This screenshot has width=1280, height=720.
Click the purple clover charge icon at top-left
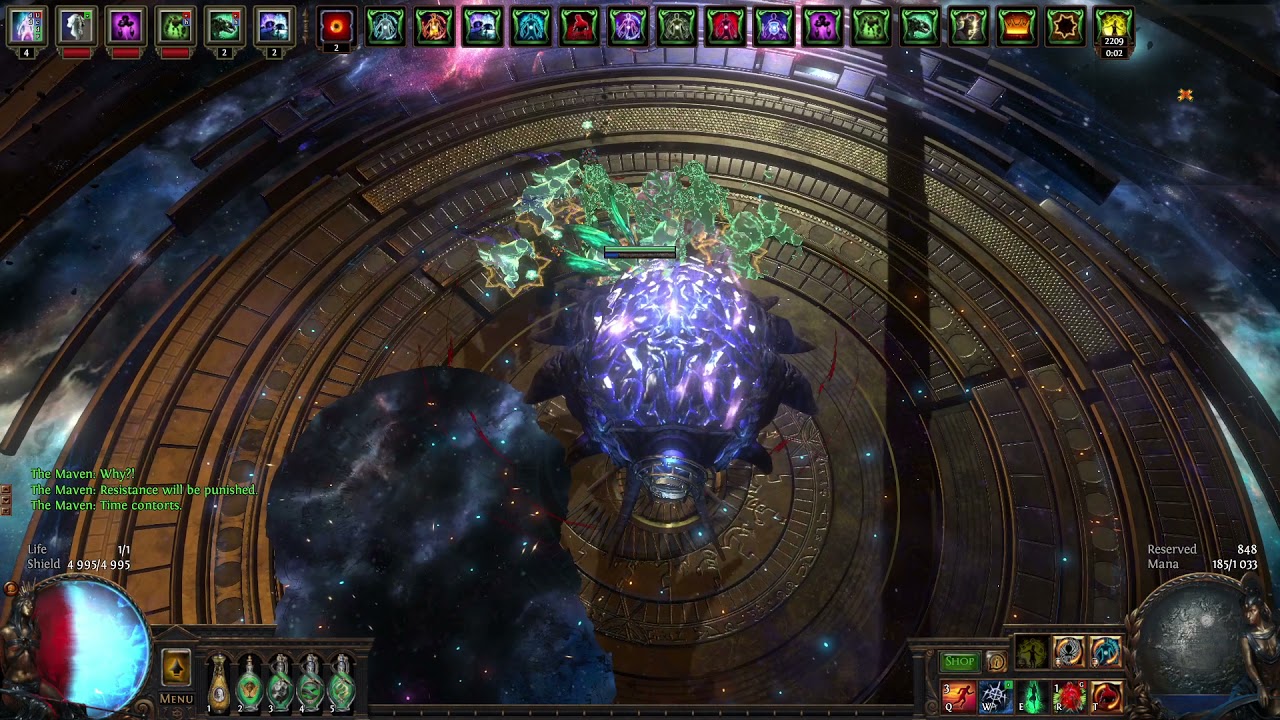[126, 27]
